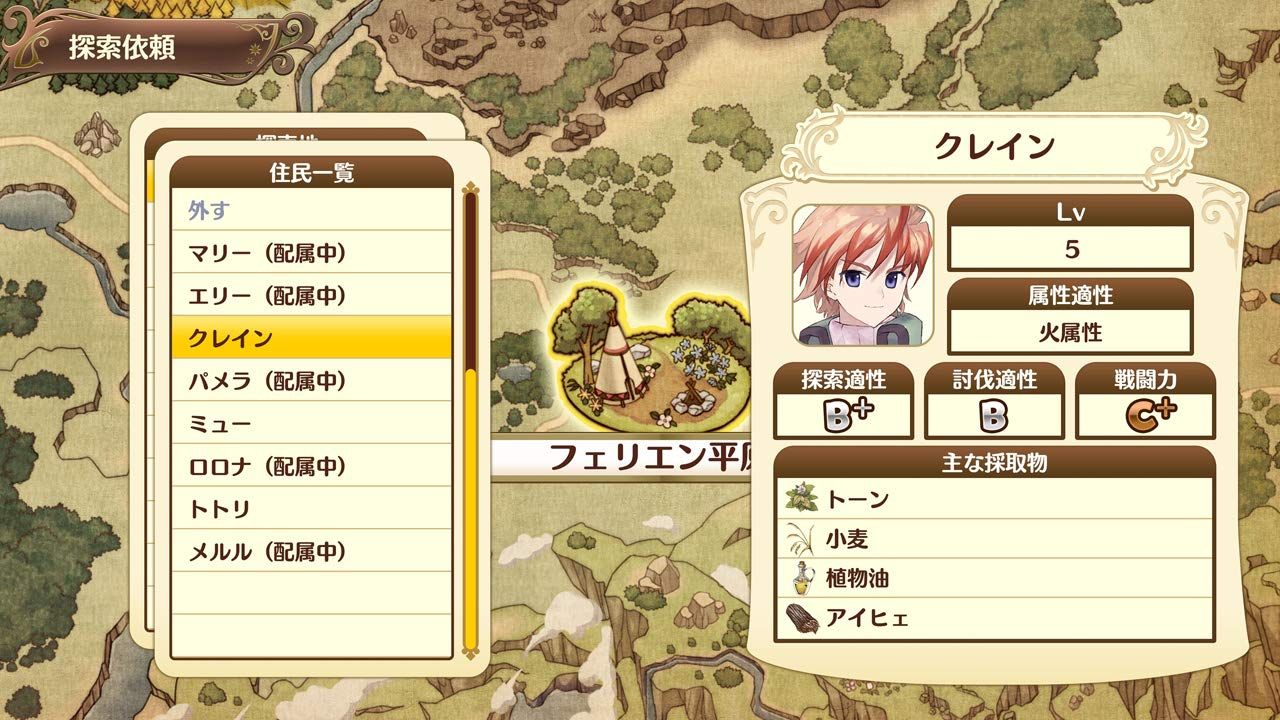Click the 討伐適性 B badge
Image resolution: width=1280 pixels, height=720 pixels.
pyautogui.click(x=995, y=410)
